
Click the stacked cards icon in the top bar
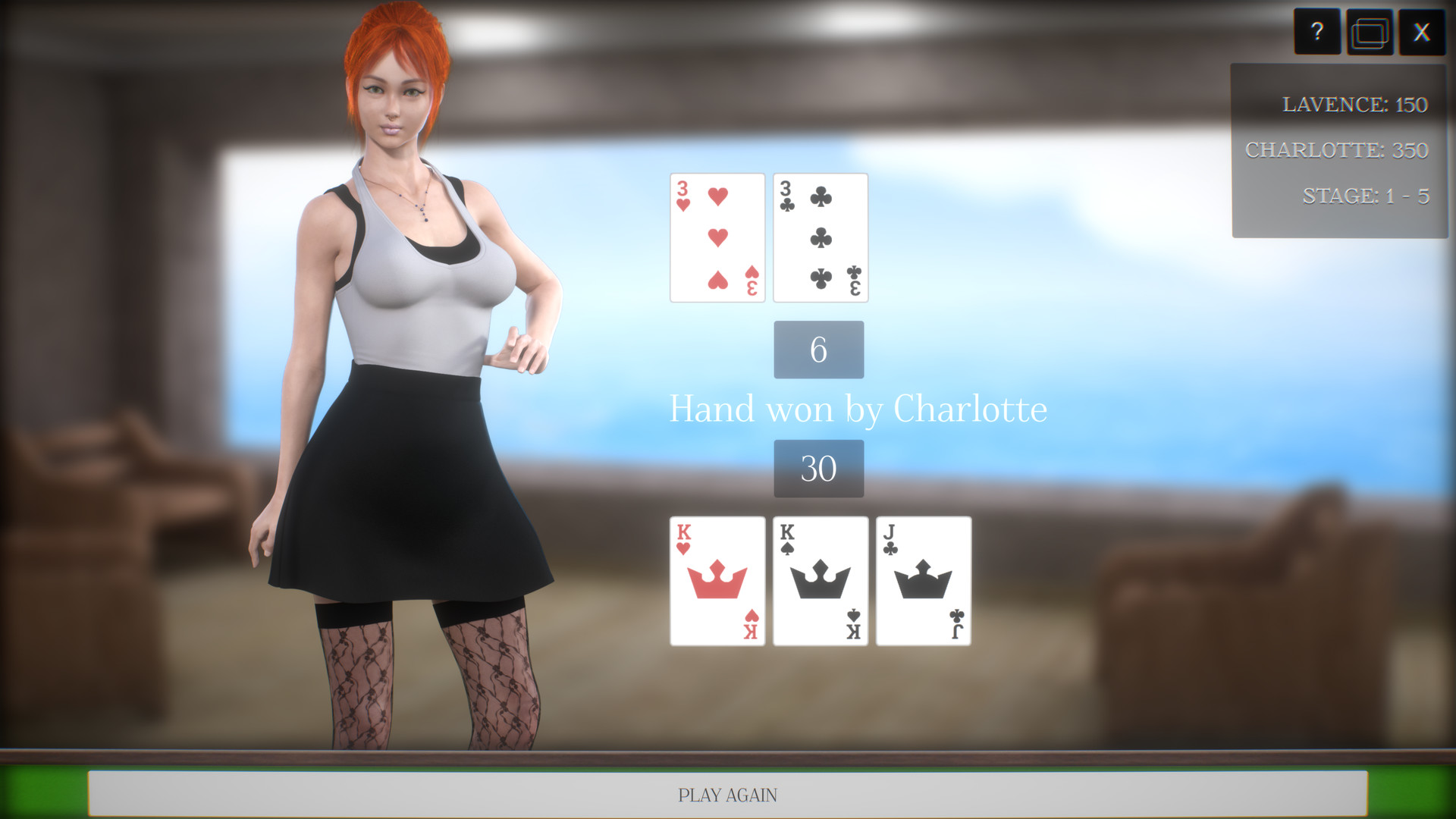[x=1370, y=32]
